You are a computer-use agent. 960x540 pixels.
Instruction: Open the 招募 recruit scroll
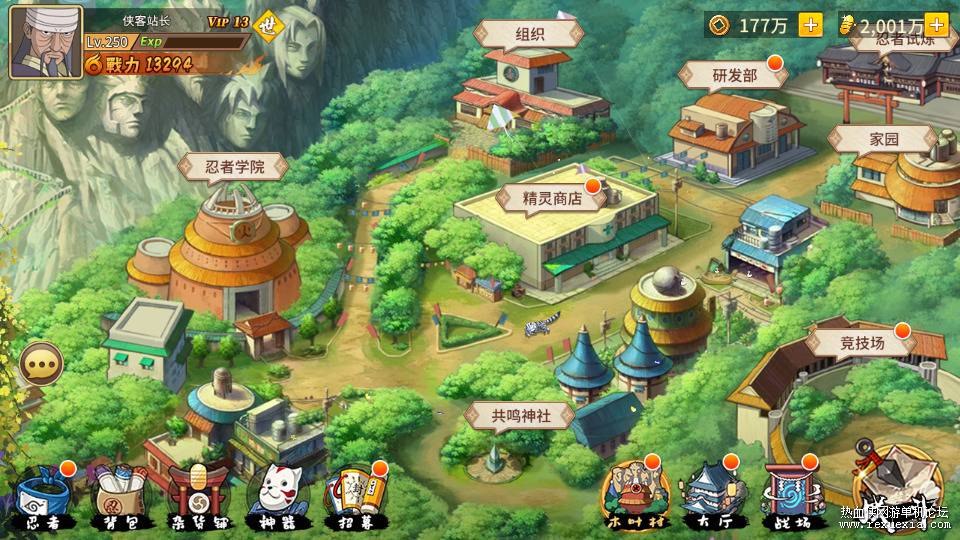(352, 497)
